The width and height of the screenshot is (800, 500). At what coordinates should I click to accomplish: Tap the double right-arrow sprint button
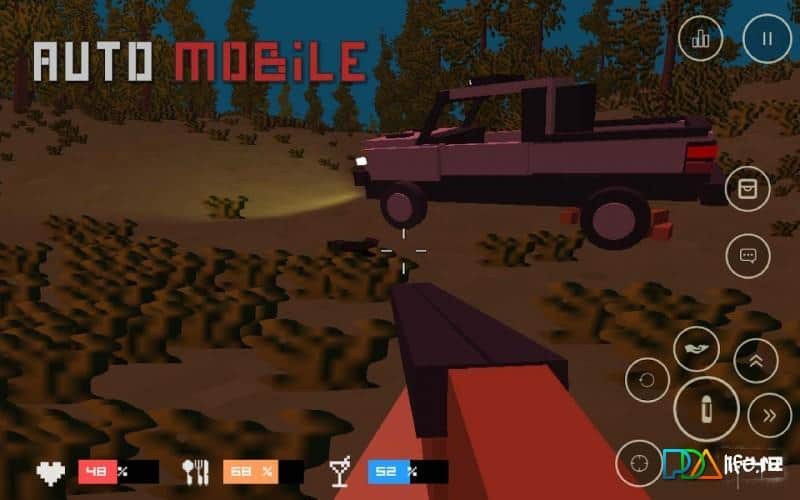point(768,416)
